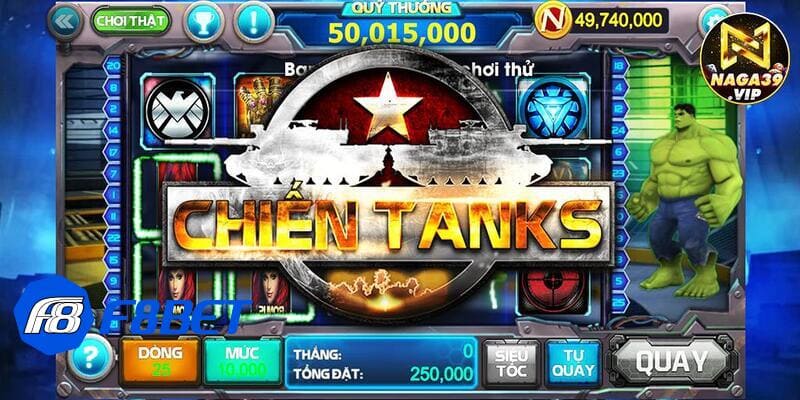Adjust the paylines DÒNG button
This screenshot has height=400, width=800.
(x=159, y=362)
